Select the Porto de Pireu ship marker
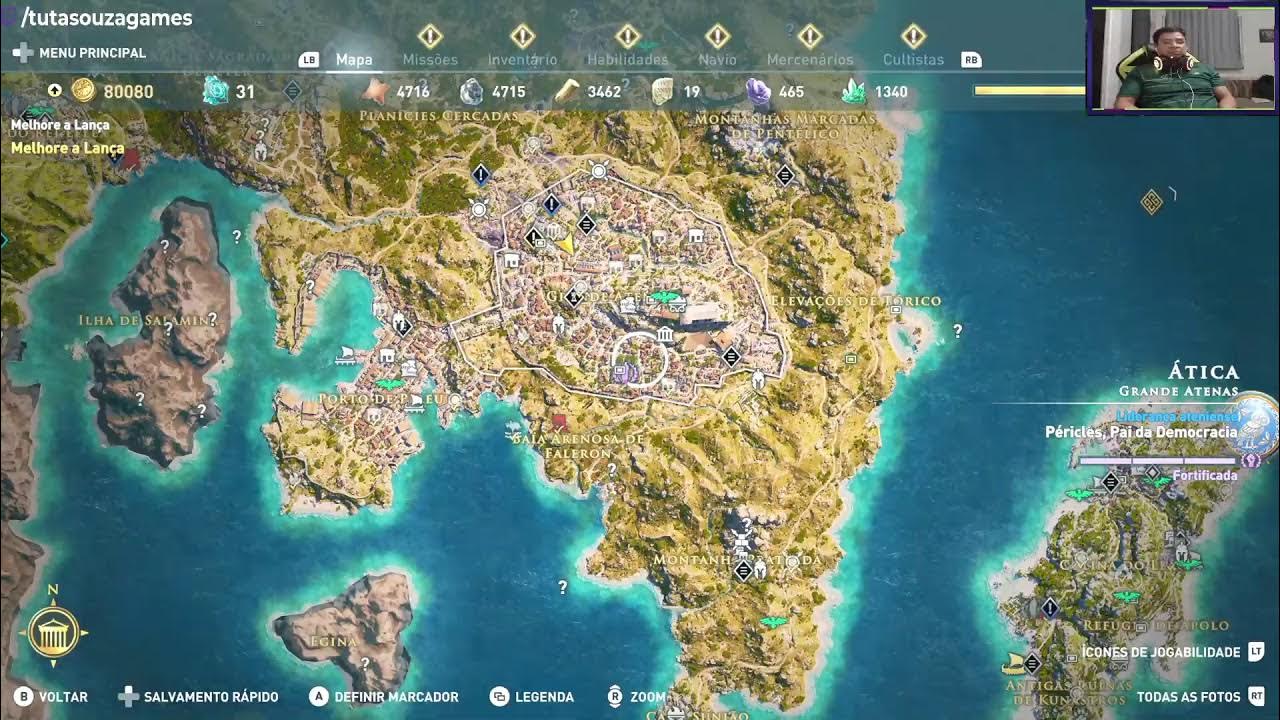 click(346, 355)
